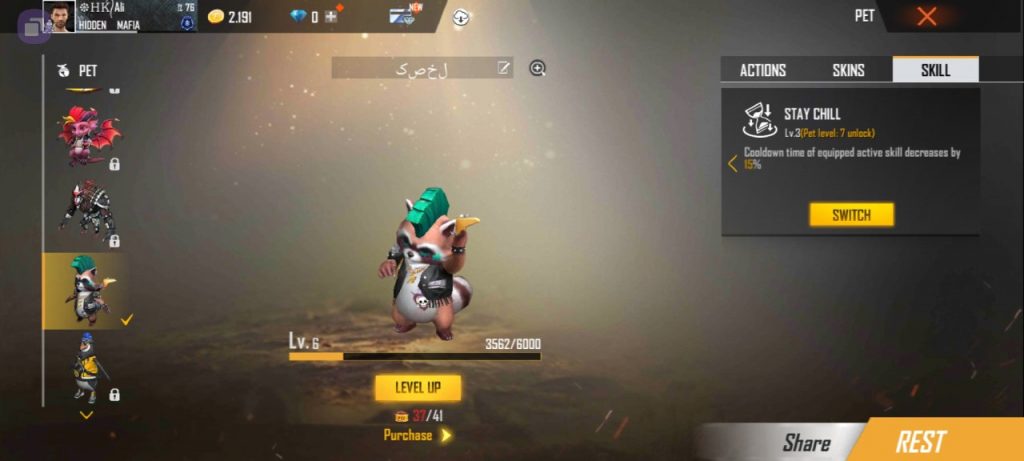Open the pet food Purchase link
This screenshot has height=461, width=1024.
click(x=417, y=435)
